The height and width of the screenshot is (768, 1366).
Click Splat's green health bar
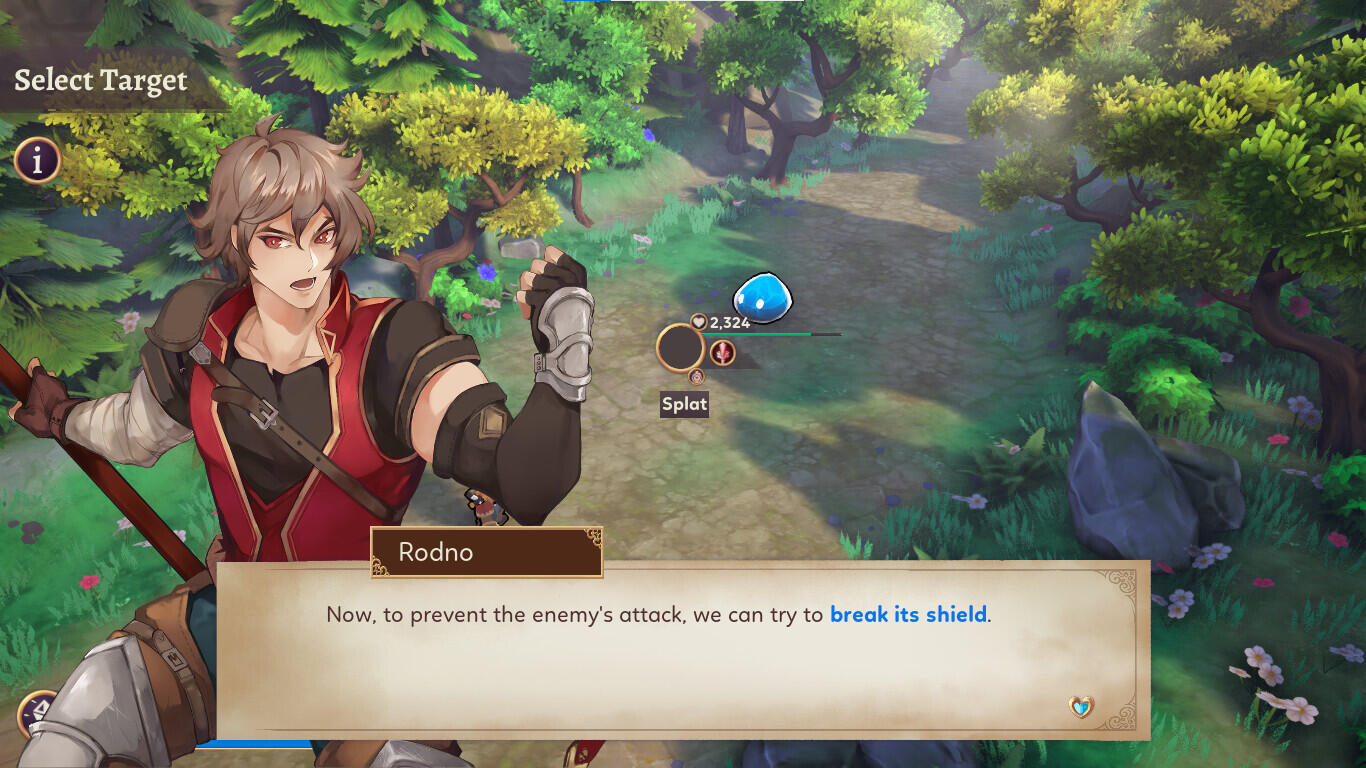(755, 333)
